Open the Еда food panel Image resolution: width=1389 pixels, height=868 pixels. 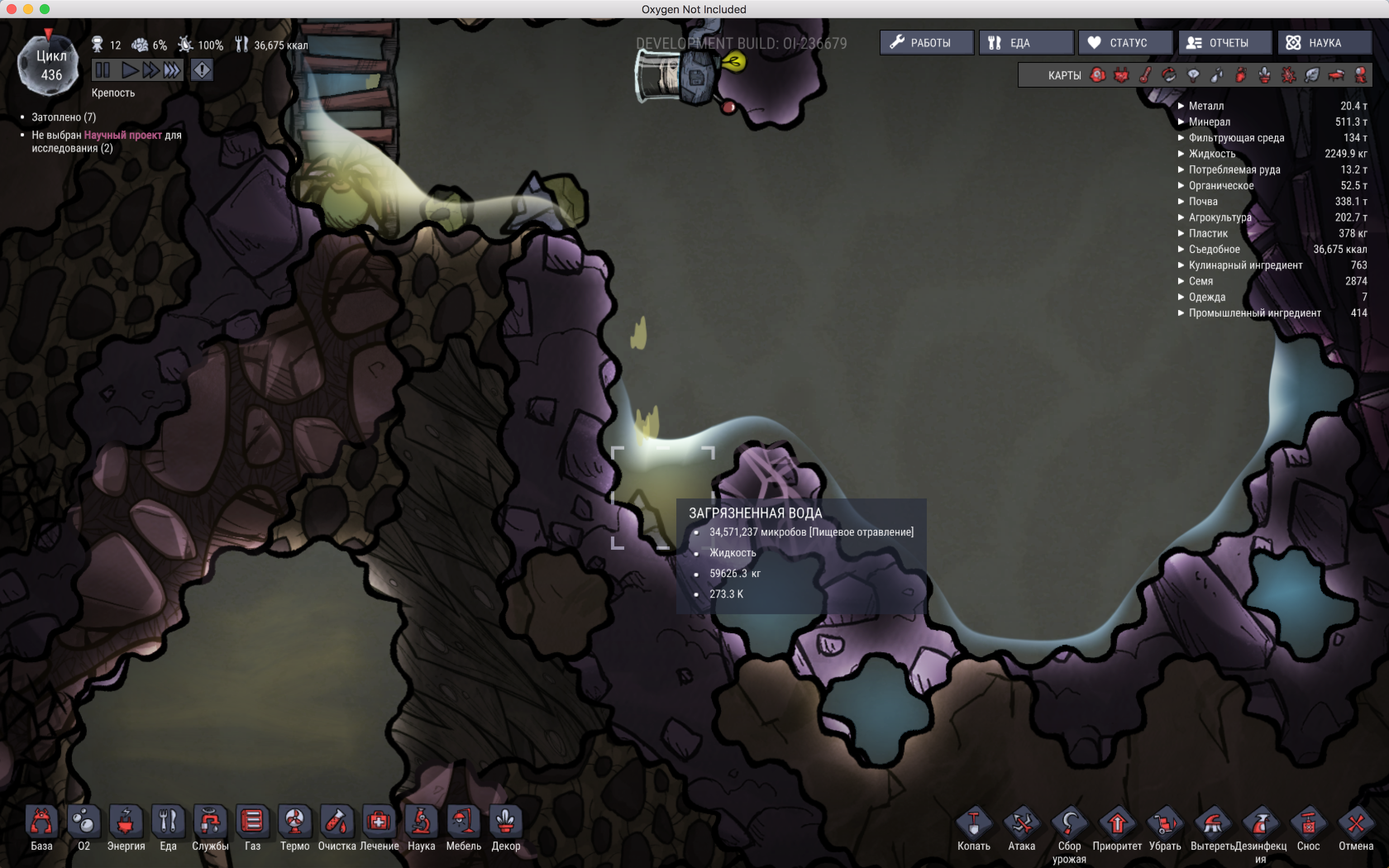coord(1025,43)
